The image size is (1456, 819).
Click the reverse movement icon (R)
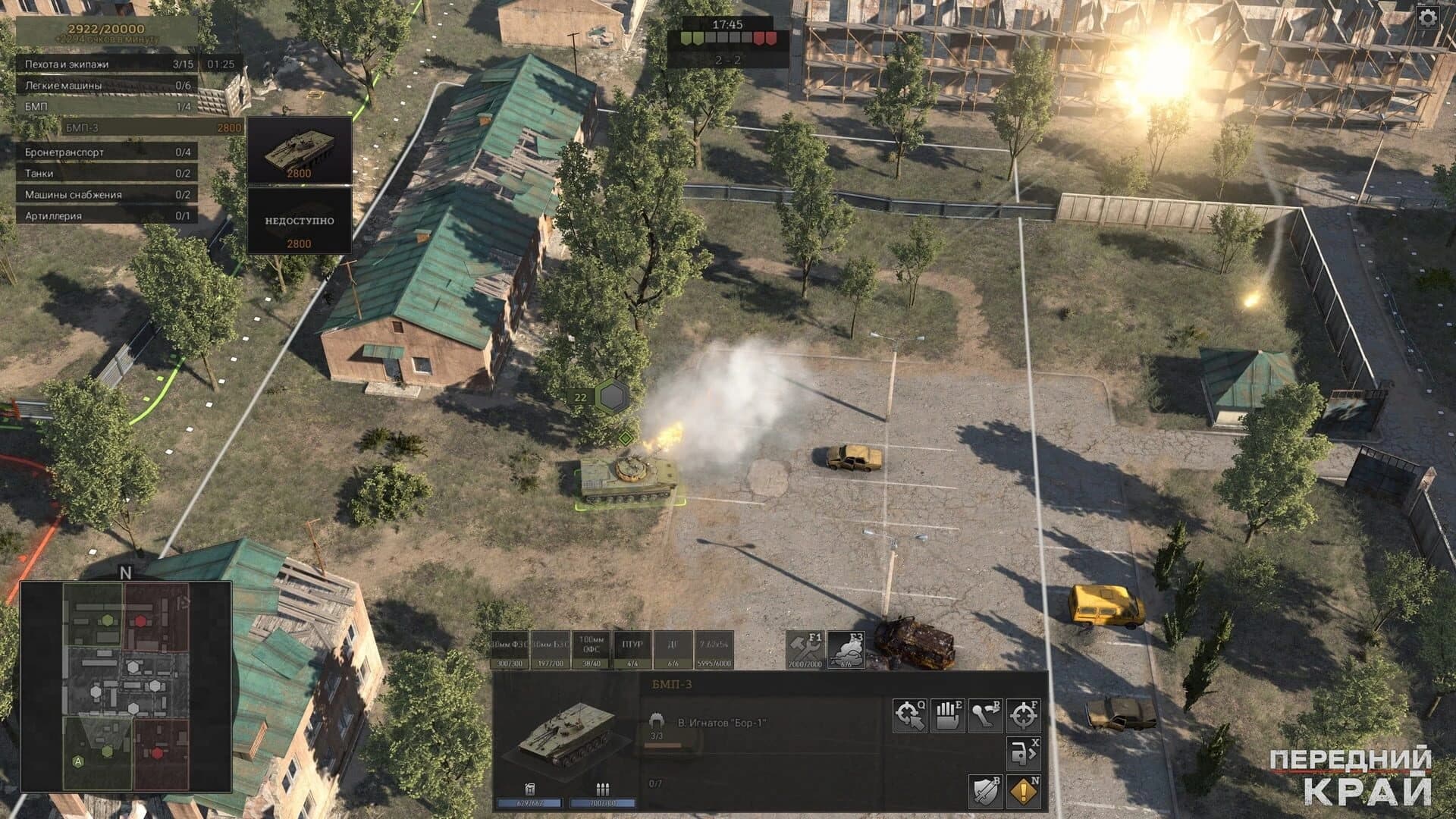(986, 716)
